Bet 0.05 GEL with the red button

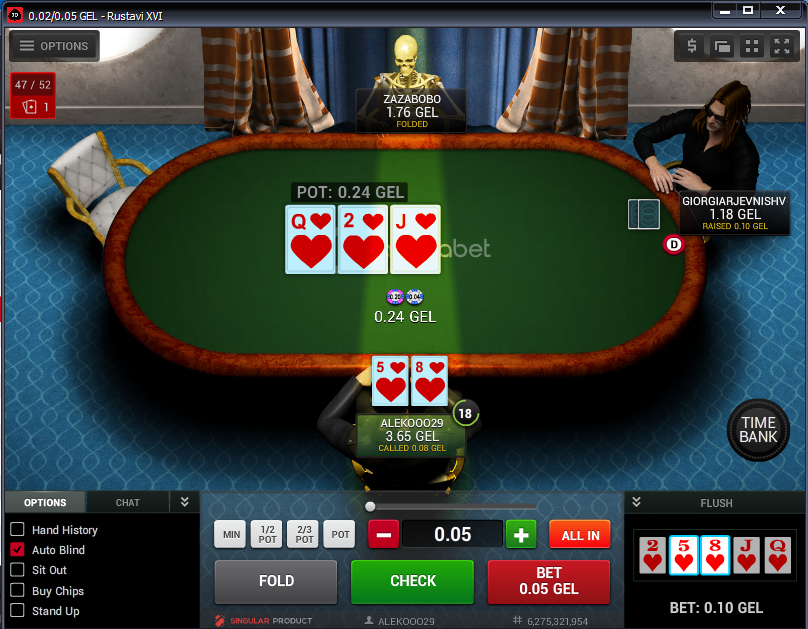548,581
